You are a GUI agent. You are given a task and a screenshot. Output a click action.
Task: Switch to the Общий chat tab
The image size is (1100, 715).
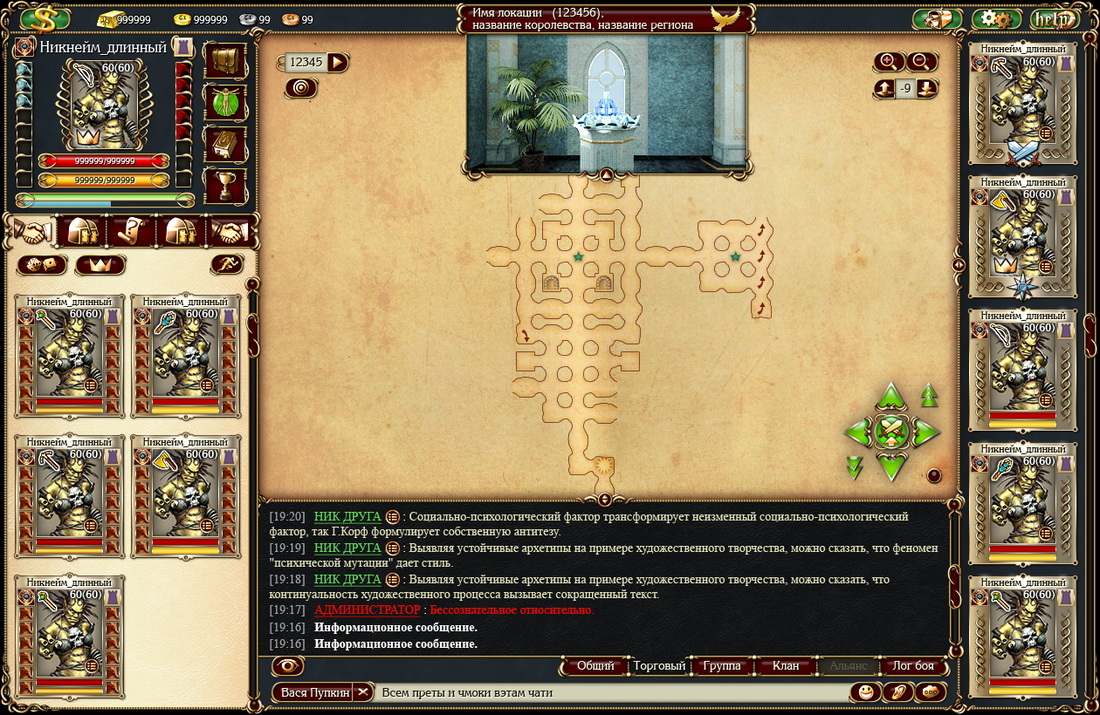pos(595,666)
